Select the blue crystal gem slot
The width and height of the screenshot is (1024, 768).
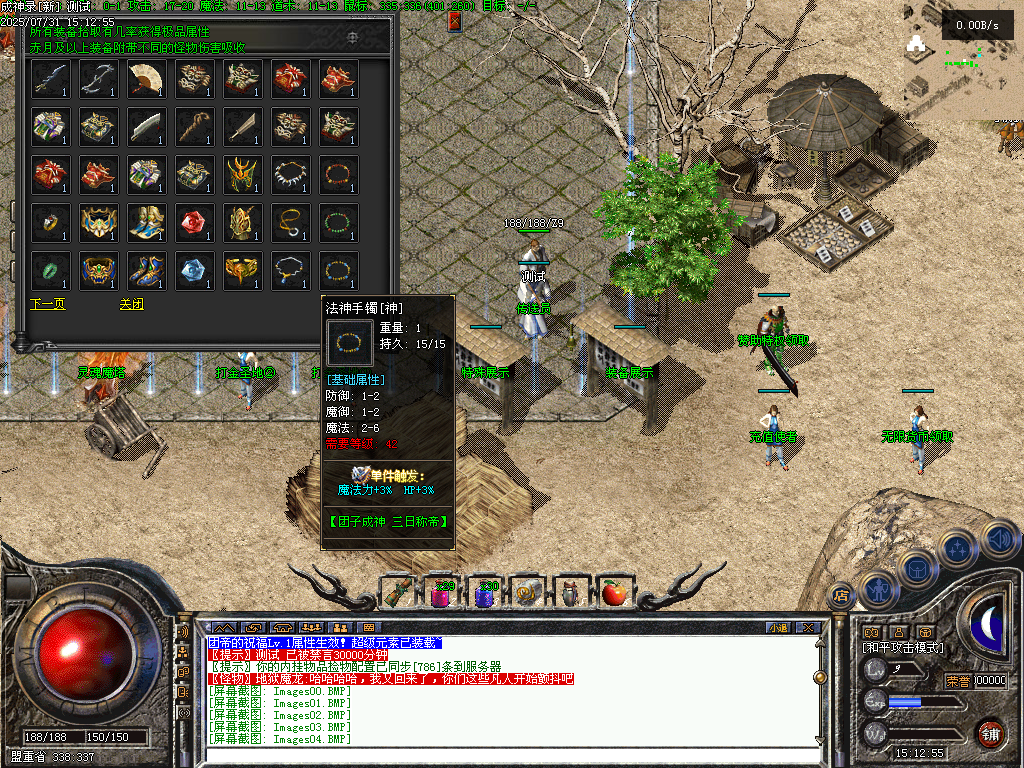[195, 270]
